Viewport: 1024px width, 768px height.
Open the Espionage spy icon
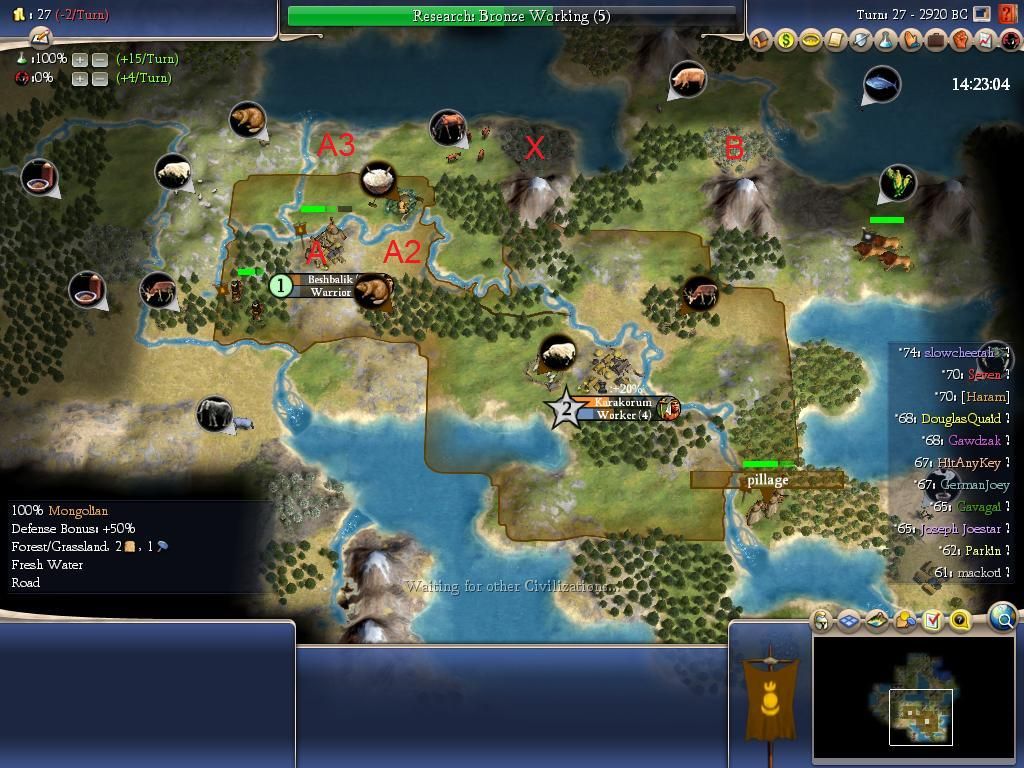tap(1008, 40)
